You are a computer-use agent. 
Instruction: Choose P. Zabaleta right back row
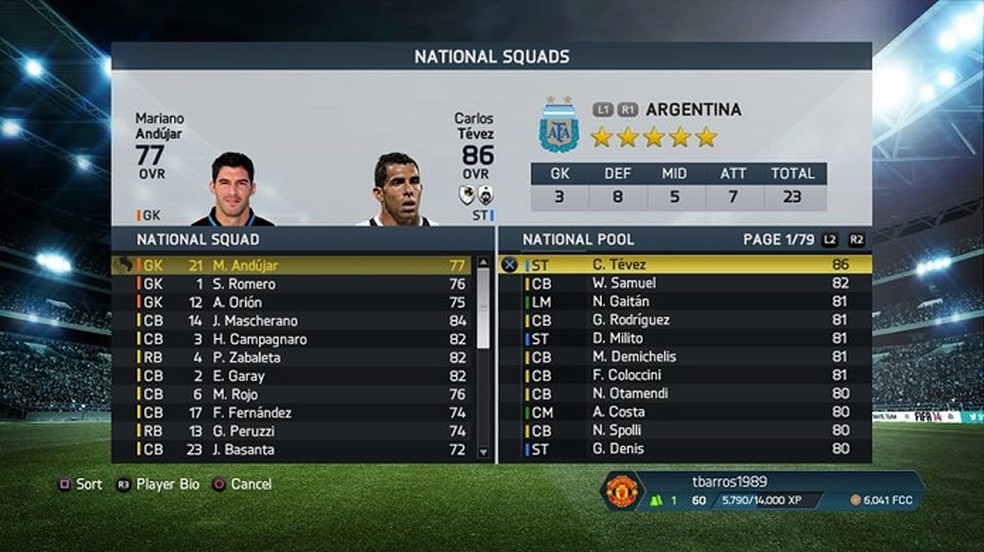point(290,358)
